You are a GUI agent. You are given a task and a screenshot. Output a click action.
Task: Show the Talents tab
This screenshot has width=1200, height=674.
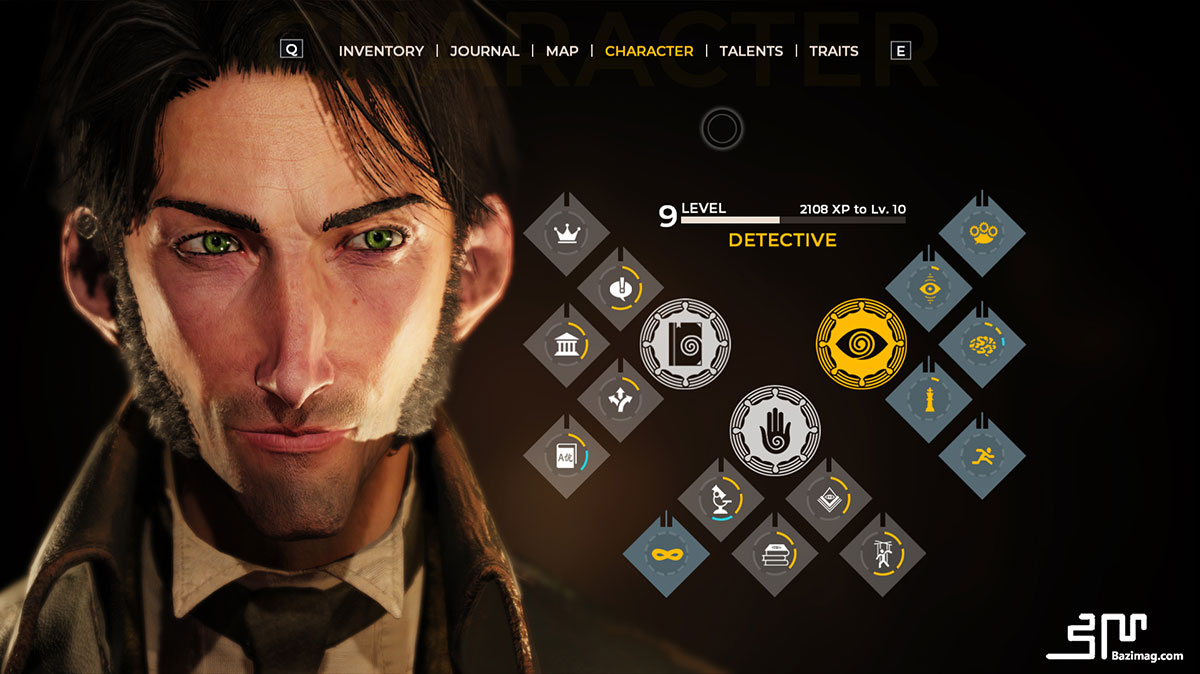pos(751,51)
